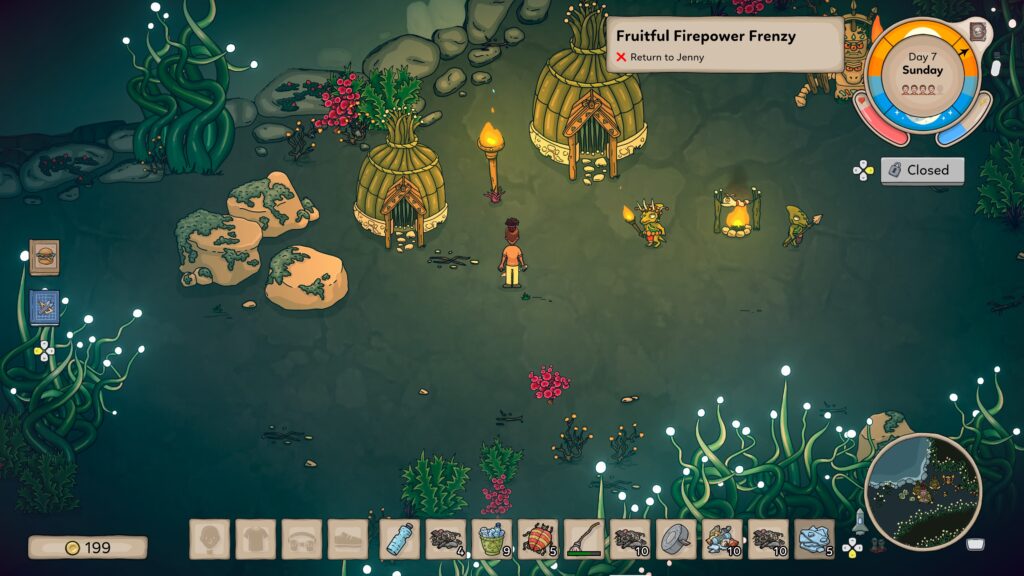Open the burger recipe book
1024x576 pixels.
point(44,257)
